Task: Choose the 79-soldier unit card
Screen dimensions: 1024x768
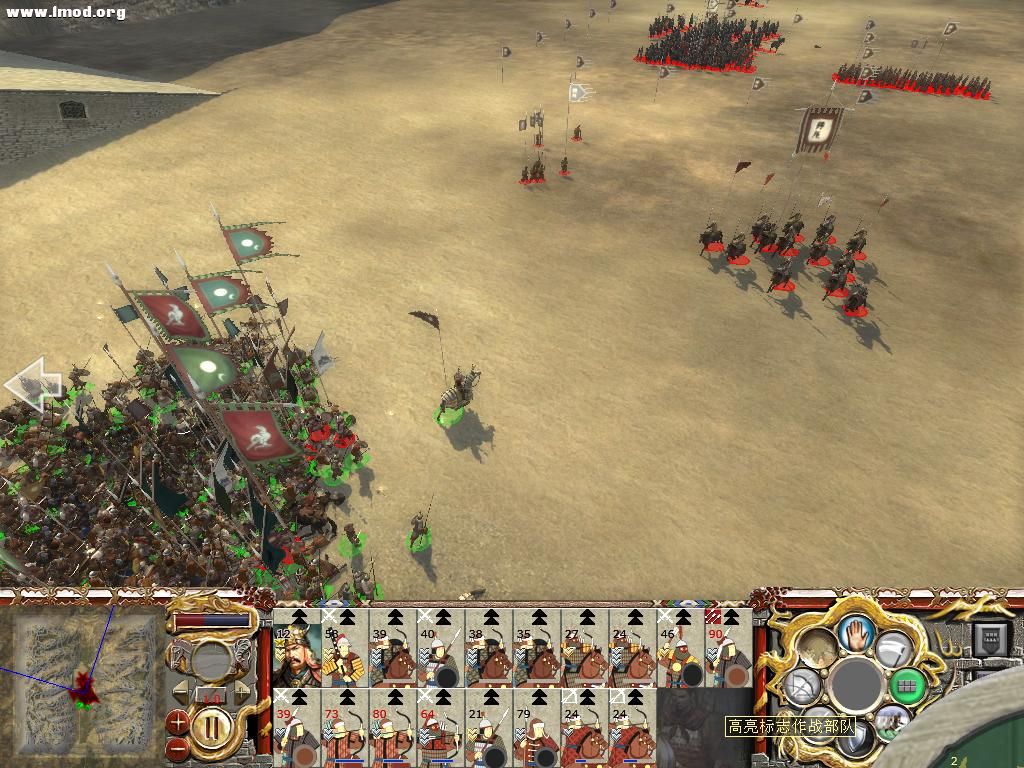Action: (x=536, y=730)
